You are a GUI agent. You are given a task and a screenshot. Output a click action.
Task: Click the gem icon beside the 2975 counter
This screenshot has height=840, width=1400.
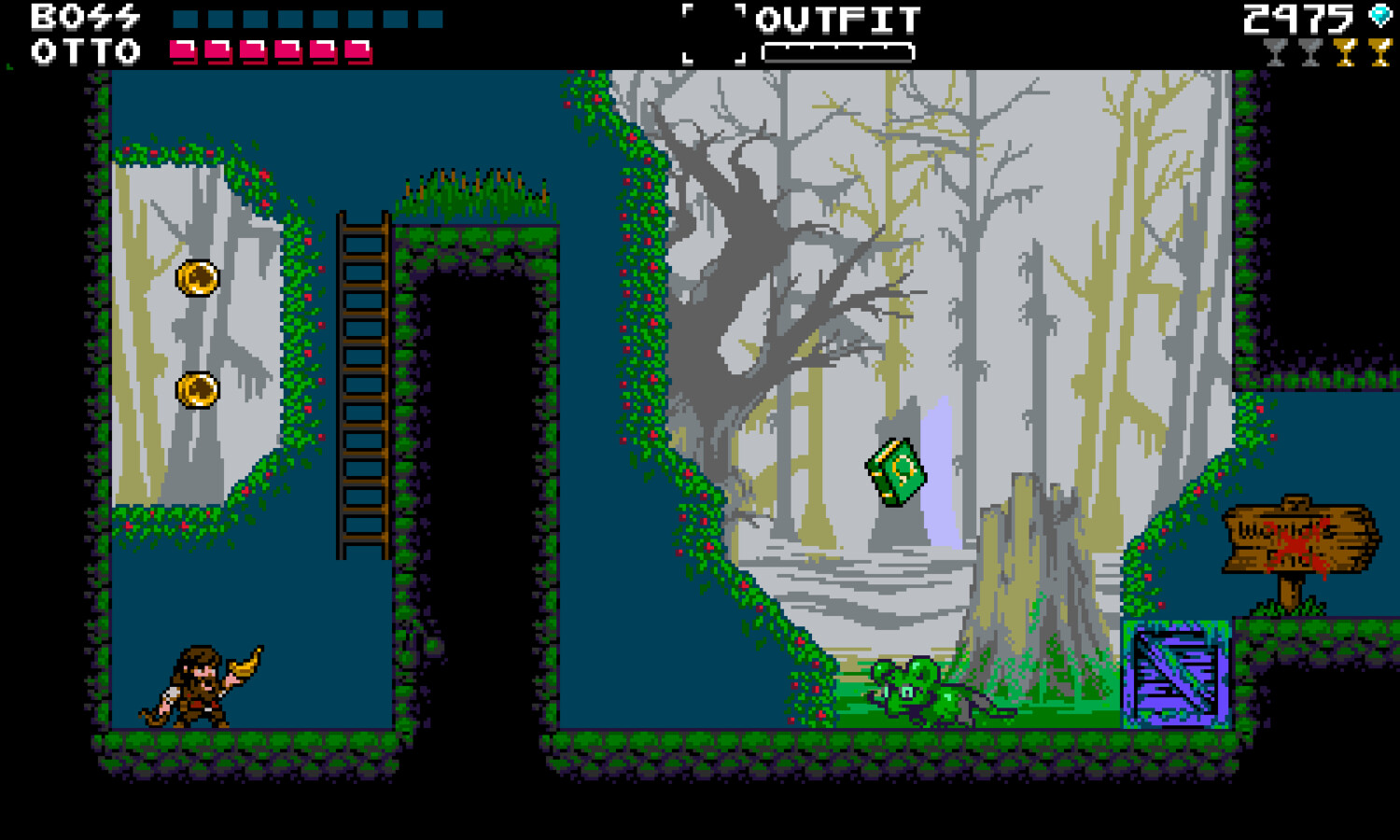1379,15
